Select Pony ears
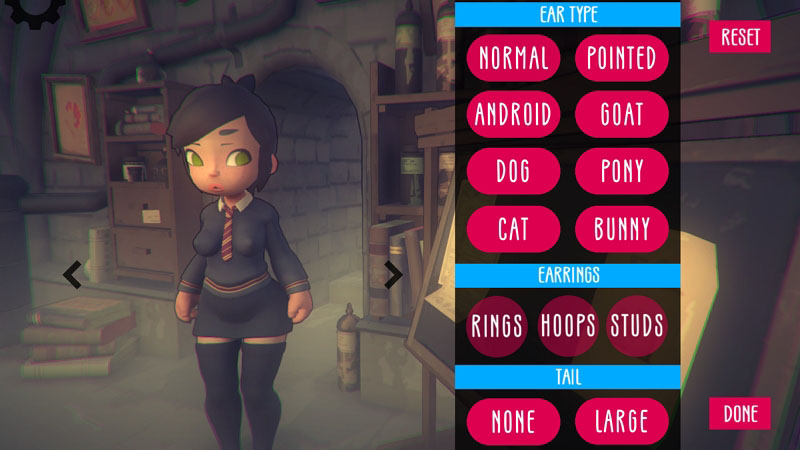This screenshot has width=800, height=450. coord(621,171)
